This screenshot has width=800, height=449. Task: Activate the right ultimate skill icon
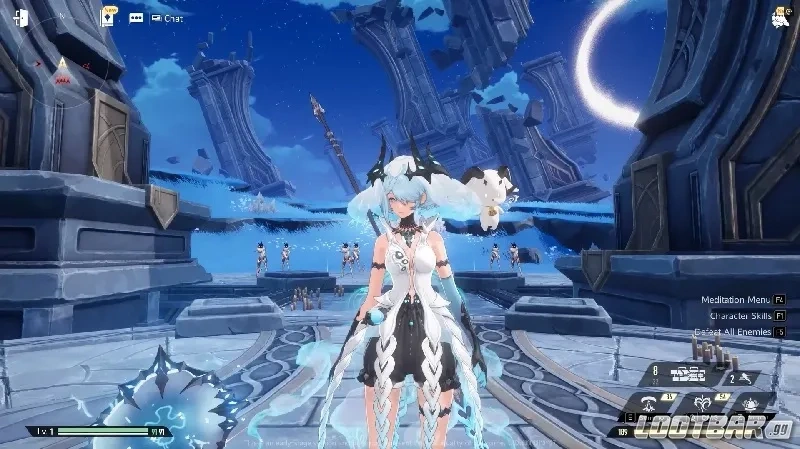pos(749,402)
